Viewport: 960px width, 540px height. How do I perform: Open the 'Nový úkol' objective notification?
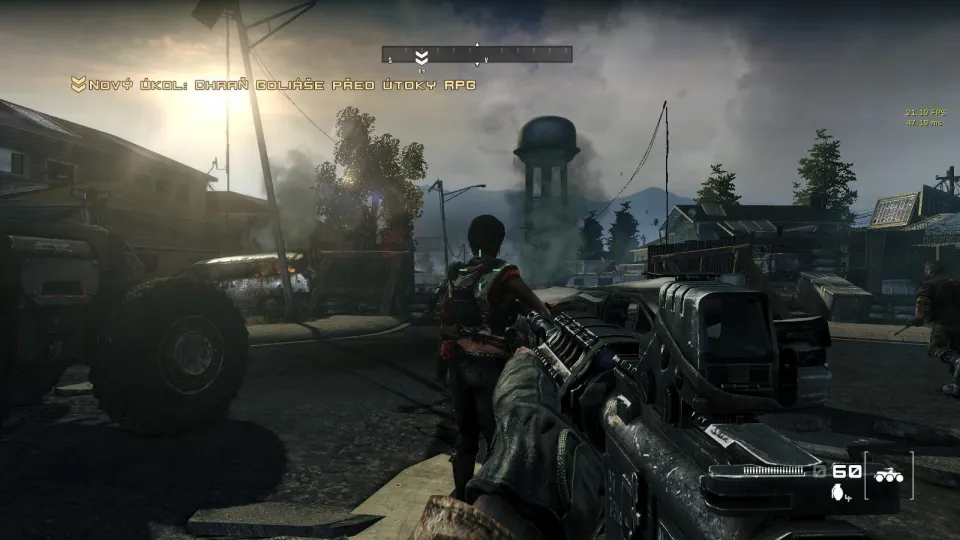point(273,85)
